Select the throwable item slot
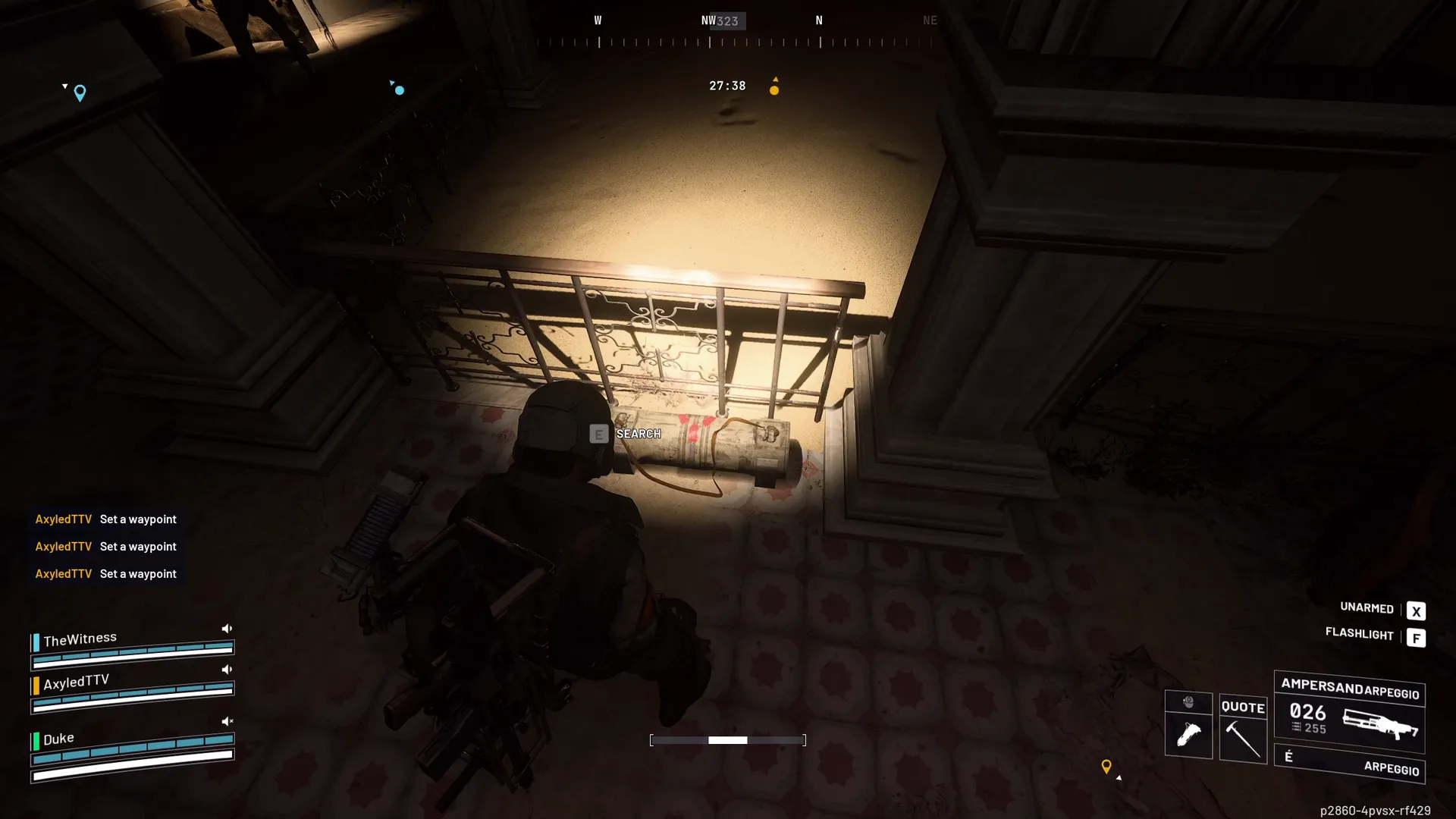The height and width of the screenshot is (819, 1456). pyautogui.click(x=1188, y=734)
